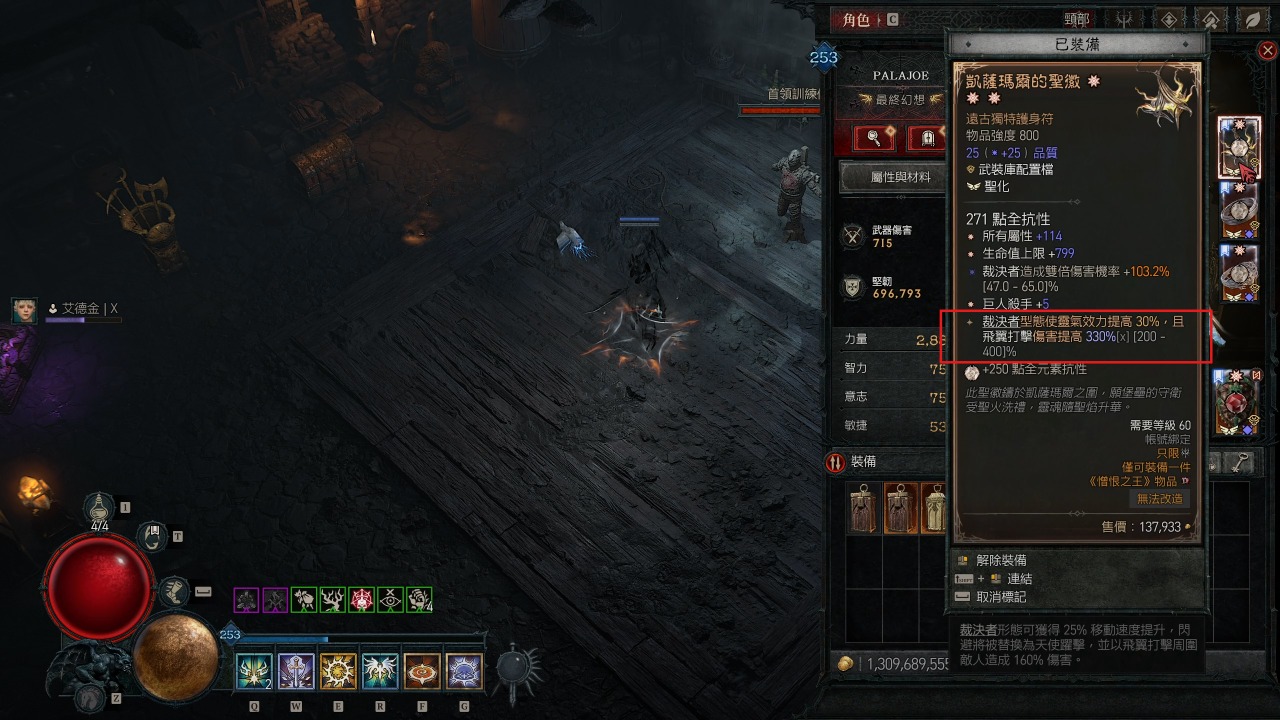Image resolution: width=1280 pixels, height=720 pixels.
Task: Activate the Q starburst skill
Action: 253,671
